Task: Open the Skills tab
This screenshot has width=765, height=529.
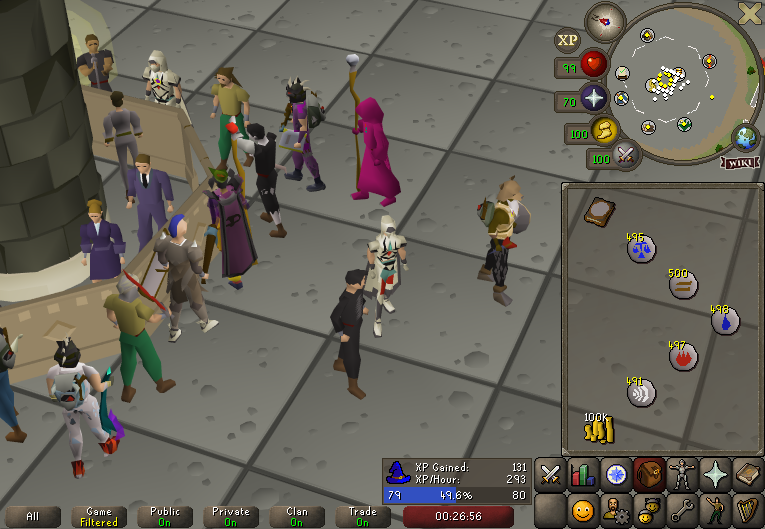Action: (583, 473)
